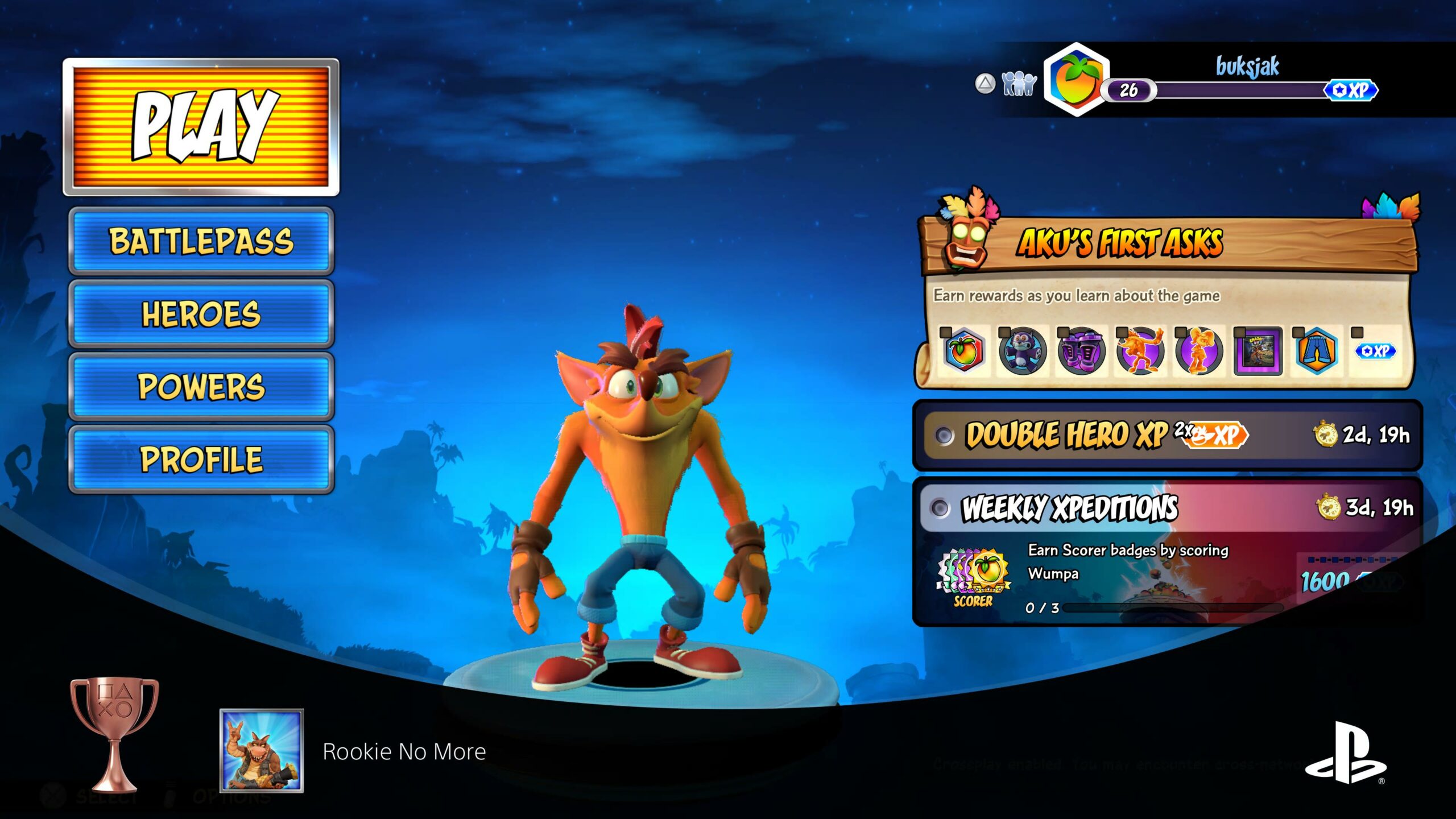Viewport: 1456px width, 819px height.
Task: View the Profile menu
Action: pyautogui.click(x=201, y=460)
